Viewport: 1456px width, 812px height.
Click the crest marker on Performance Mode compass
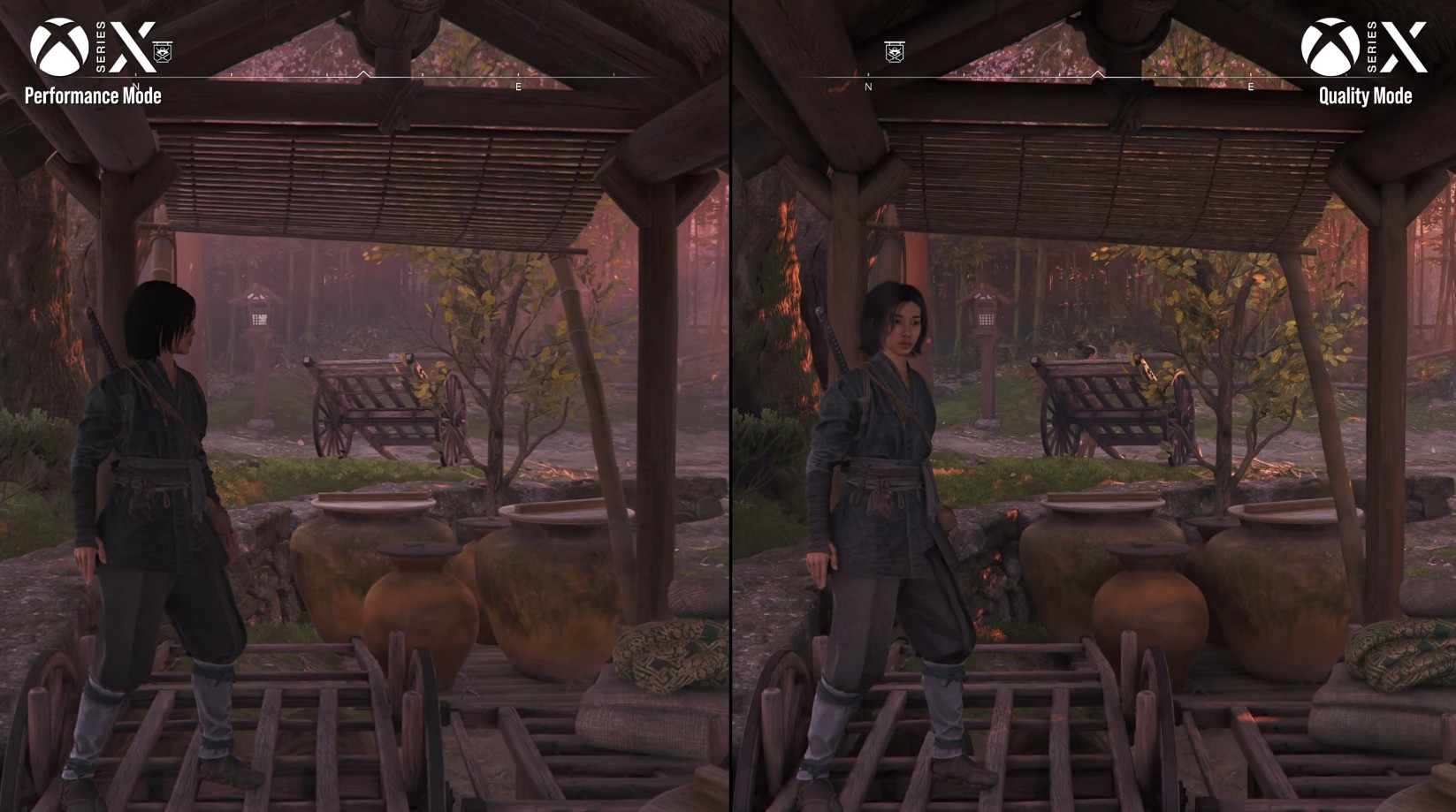pyautogui.click(x=163, y=52)
